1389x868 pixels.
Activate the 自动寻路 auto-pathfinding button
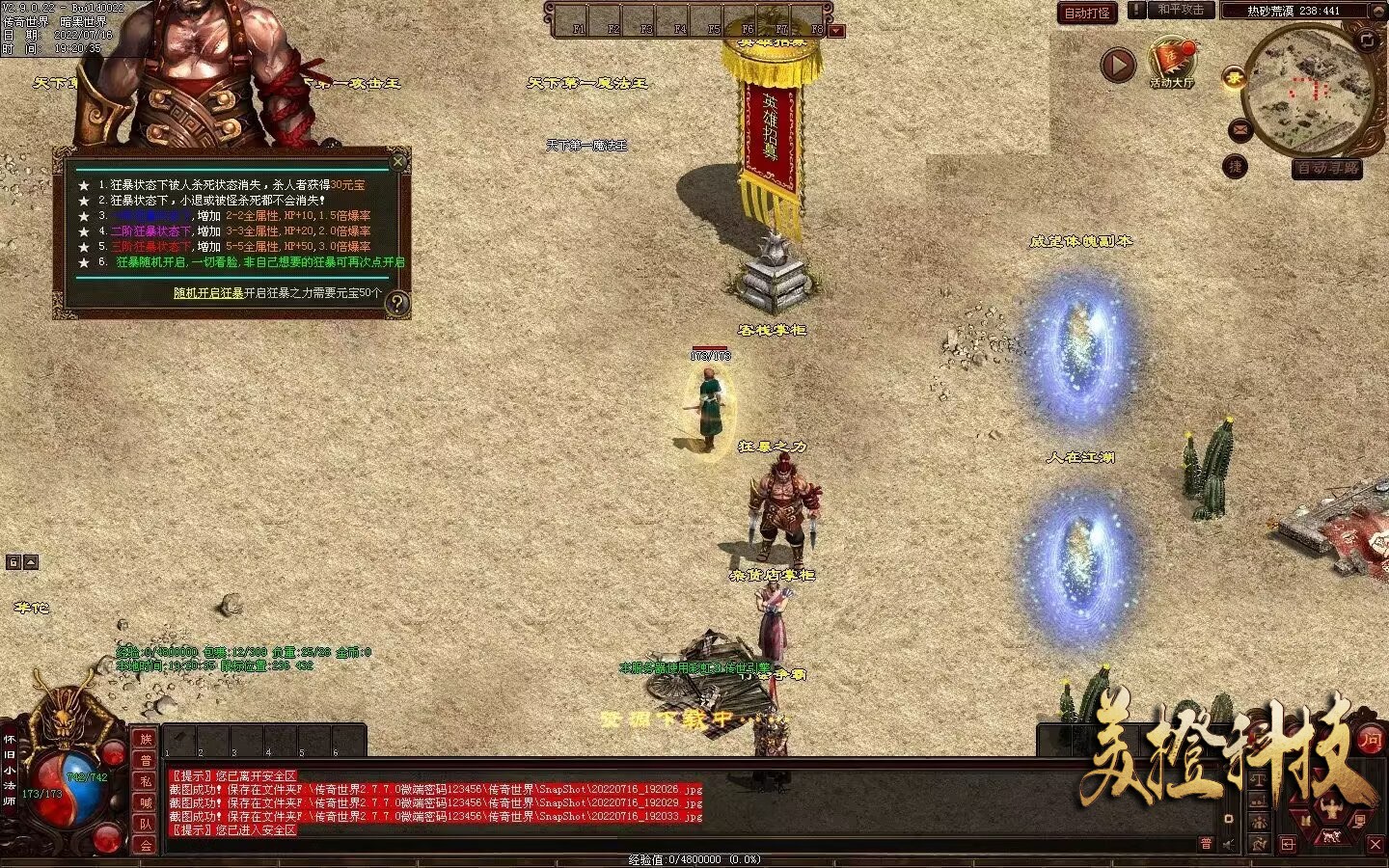pyautogui.click(x=1327, y=169)
